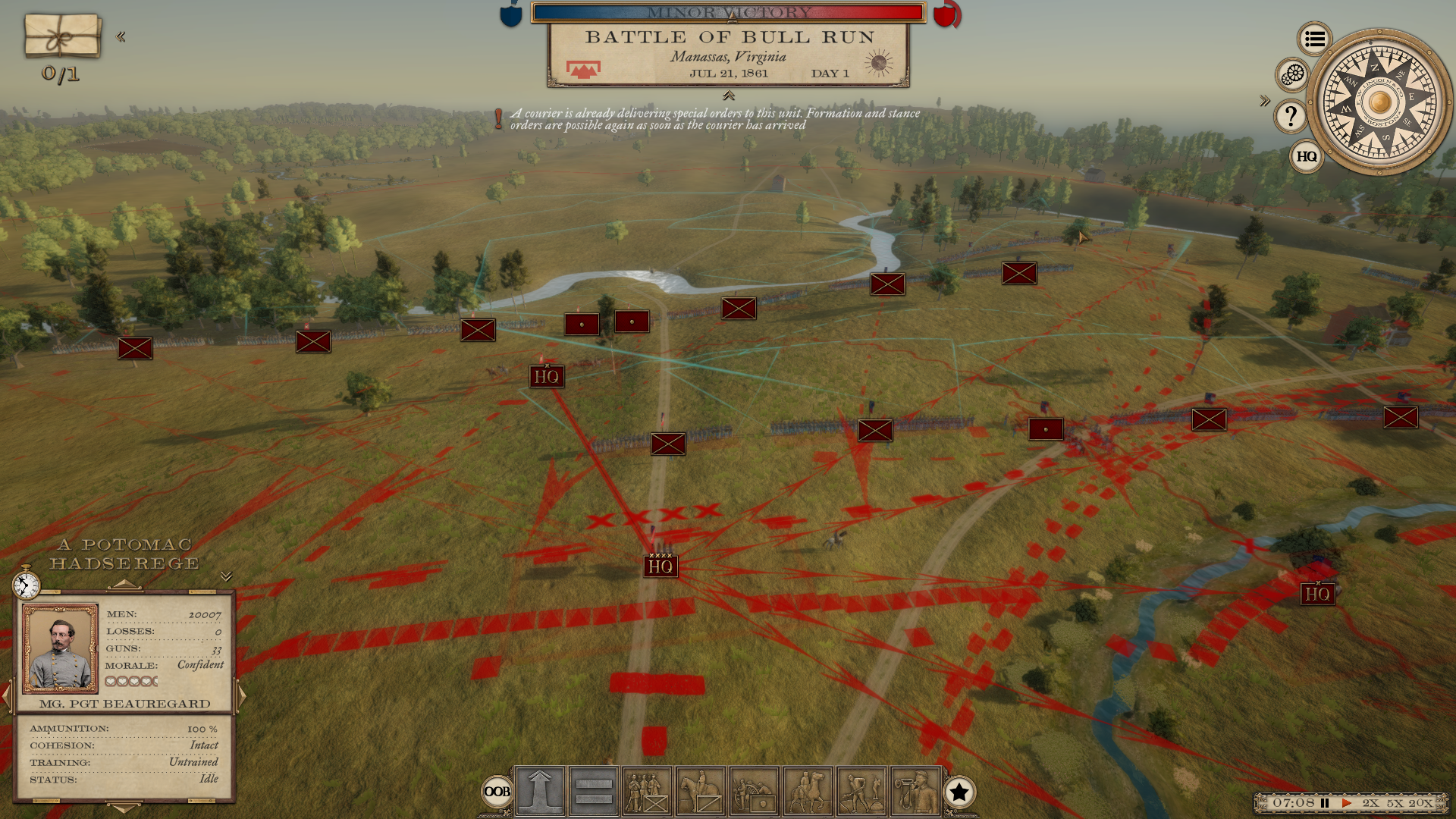Select Beauregard's commander portrait
Image resolution: width=1456 pixels, height=819 pixels.
pos(61,648)
